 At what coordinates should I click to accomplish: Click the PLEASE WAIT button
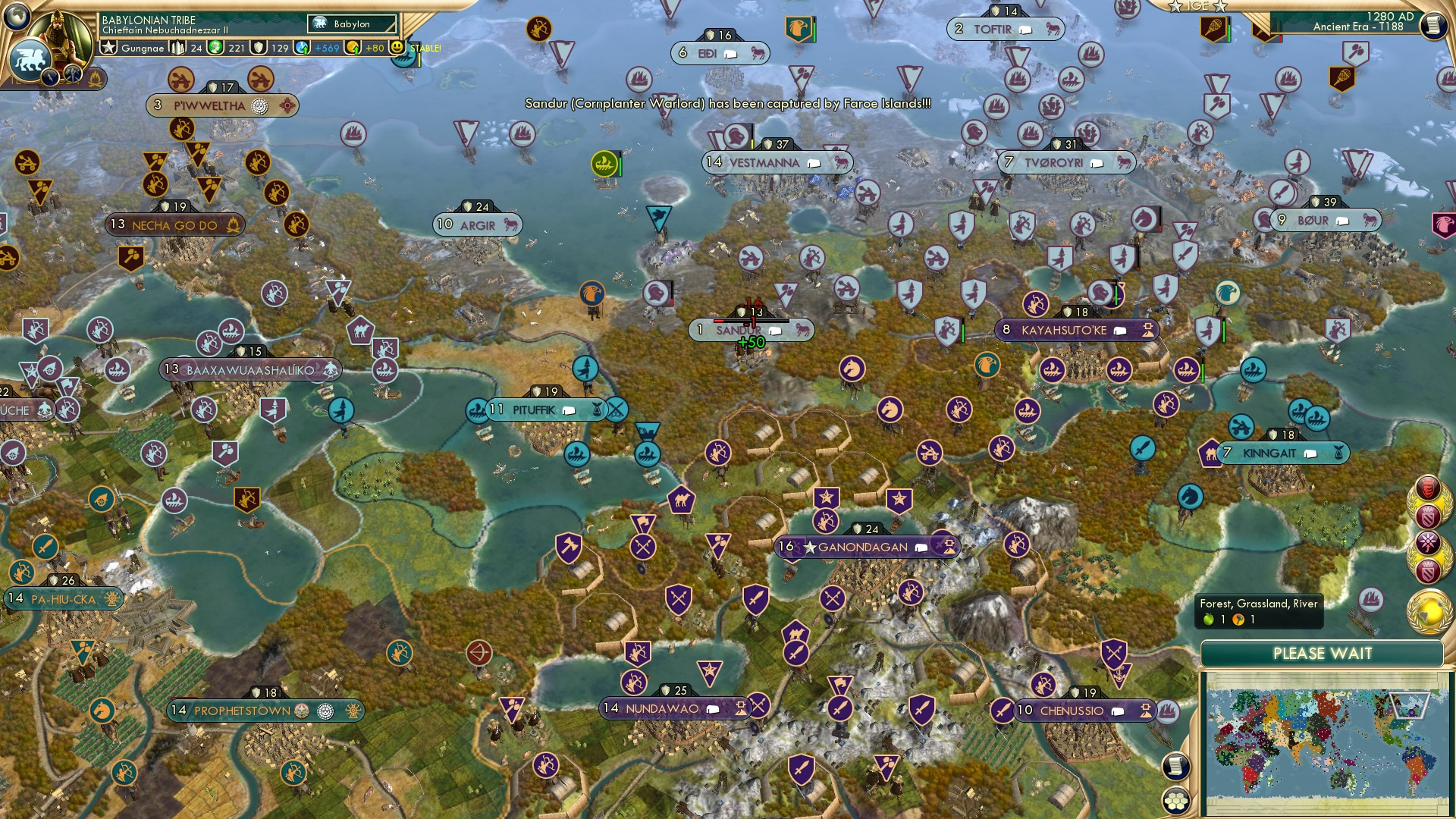click(x=1323, y=653)
